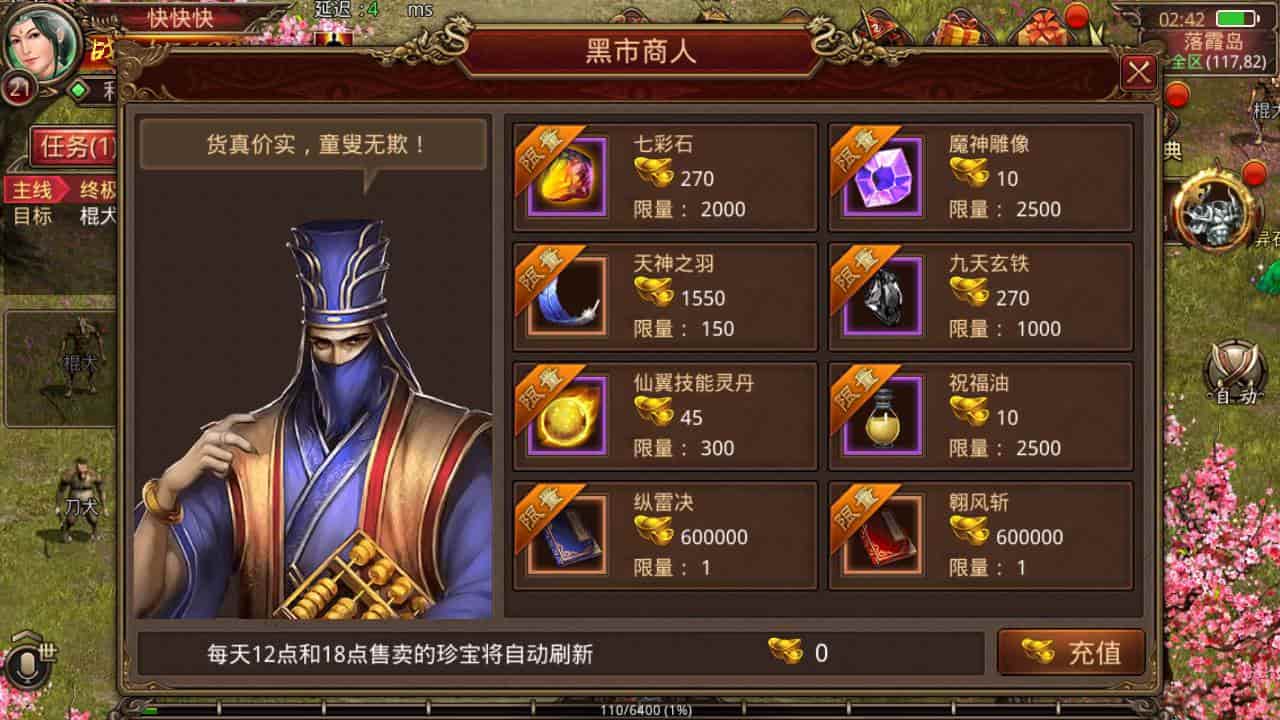Click the gold coin counter showing 0
Viewport: 1280px width, 720px height.
tap(800, 652)
